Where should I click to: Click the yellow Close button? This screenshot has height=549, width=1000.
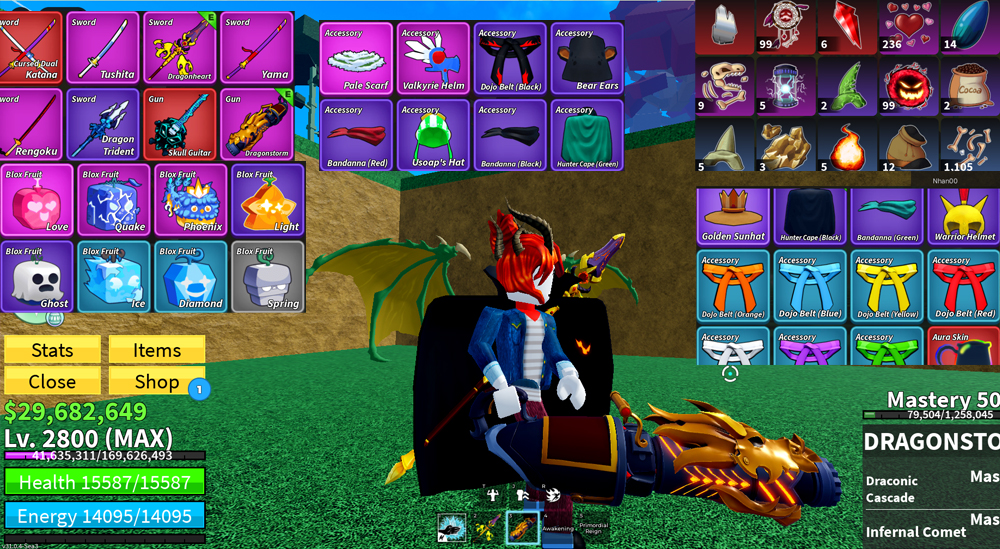52,381
